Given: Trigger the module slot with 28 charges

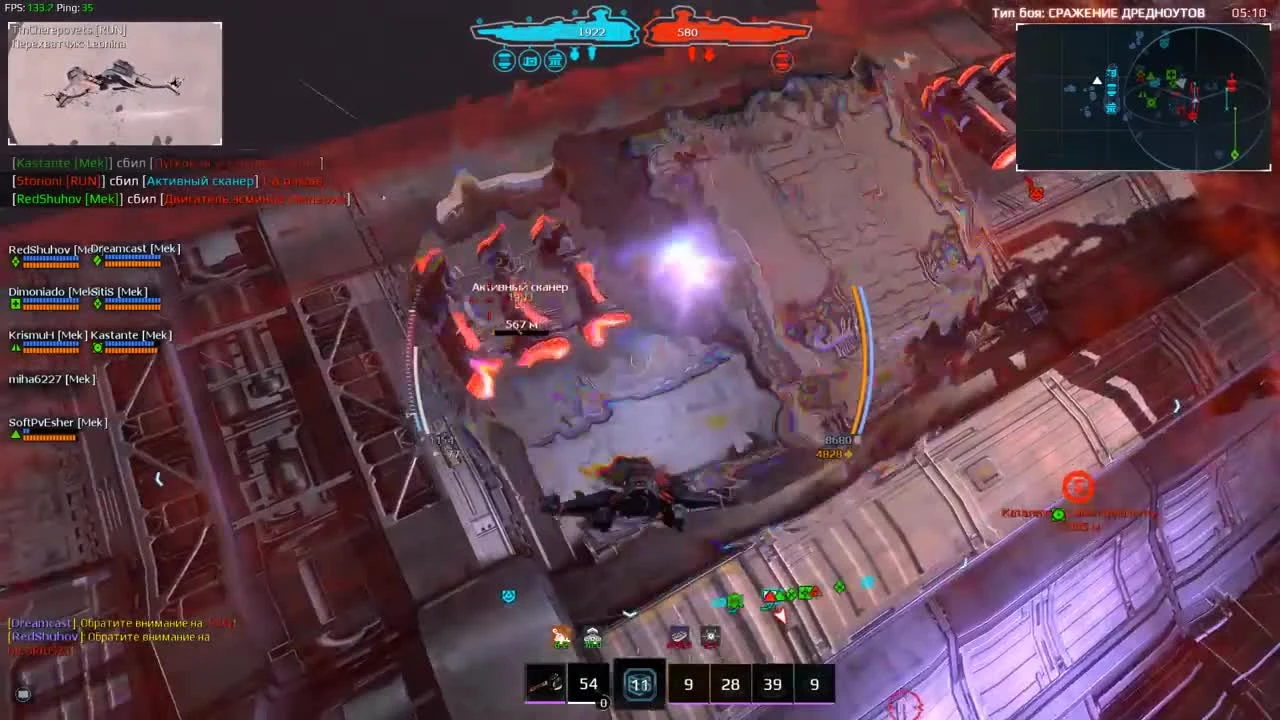Looking at the screenshot, I should point(730,684).
